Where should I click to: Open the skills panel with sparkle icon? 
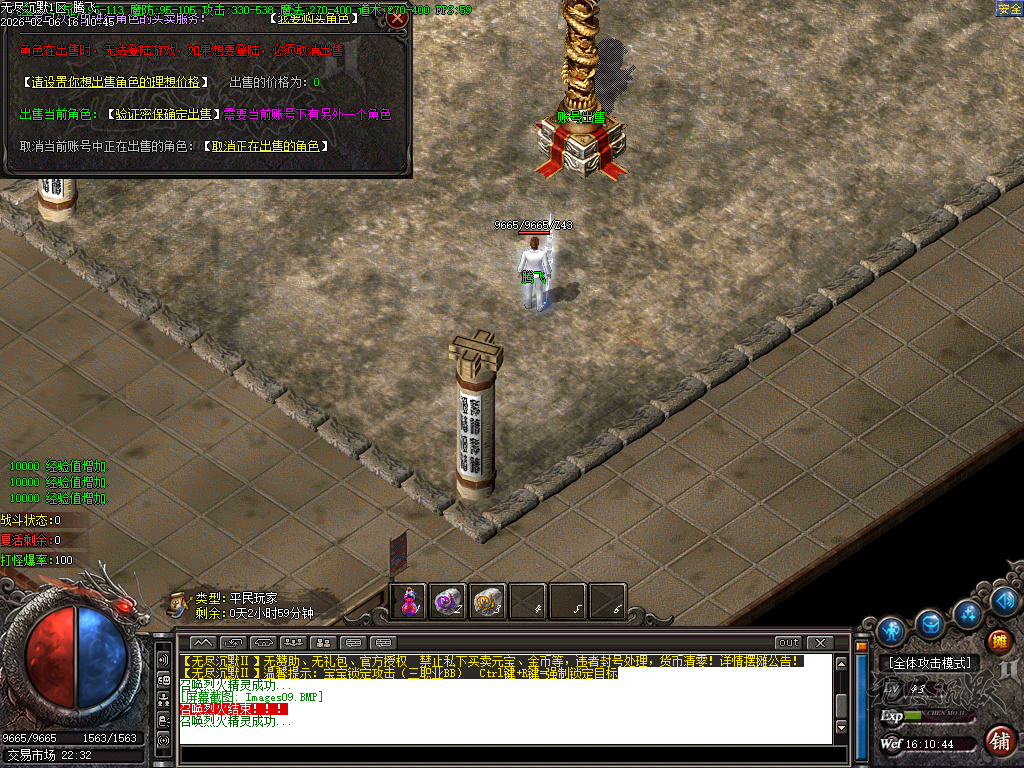[x=968, y=612]
